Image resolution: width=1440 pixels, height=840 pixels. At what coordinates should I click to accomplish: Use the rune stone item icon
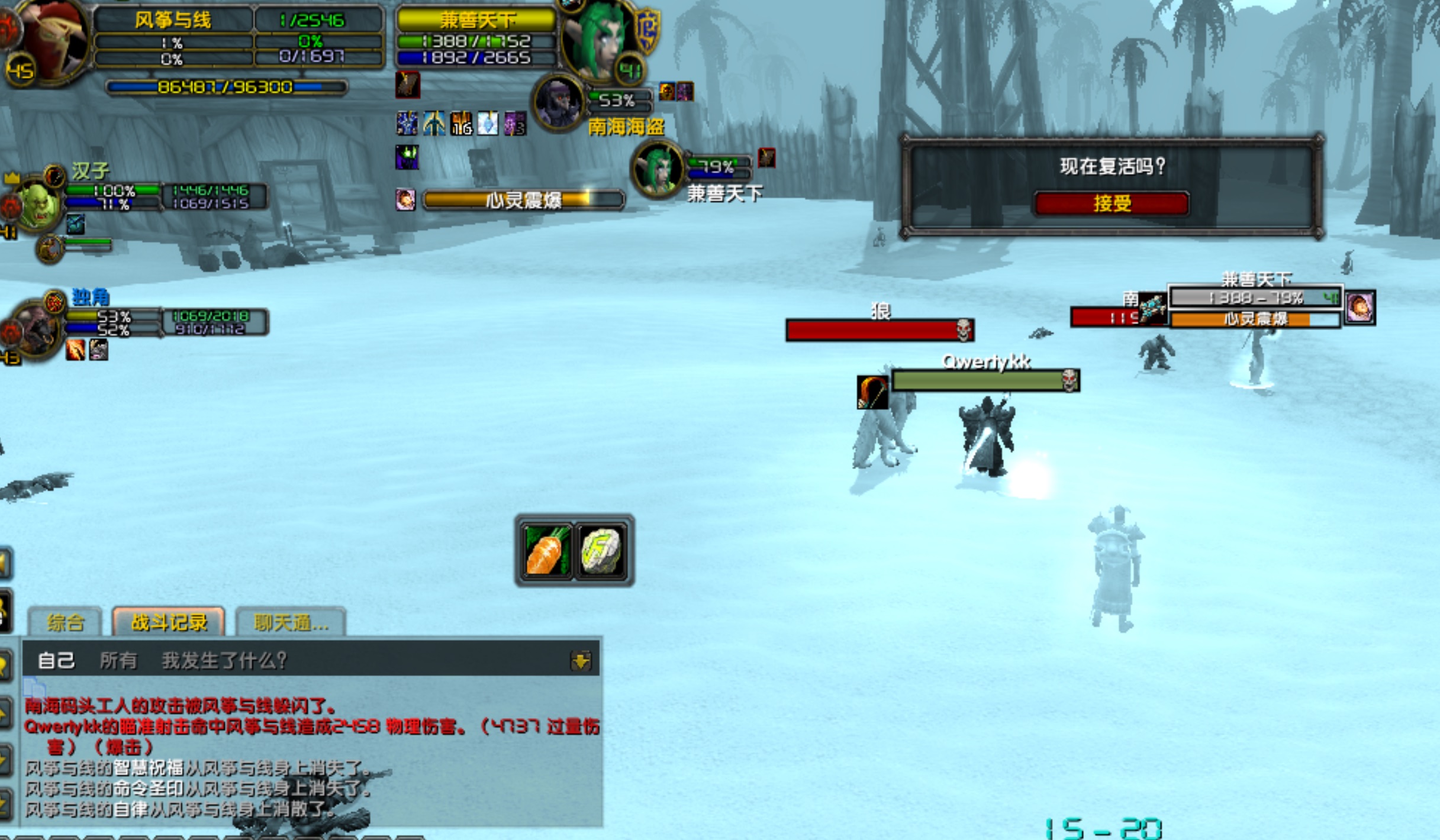pos(602,551)
